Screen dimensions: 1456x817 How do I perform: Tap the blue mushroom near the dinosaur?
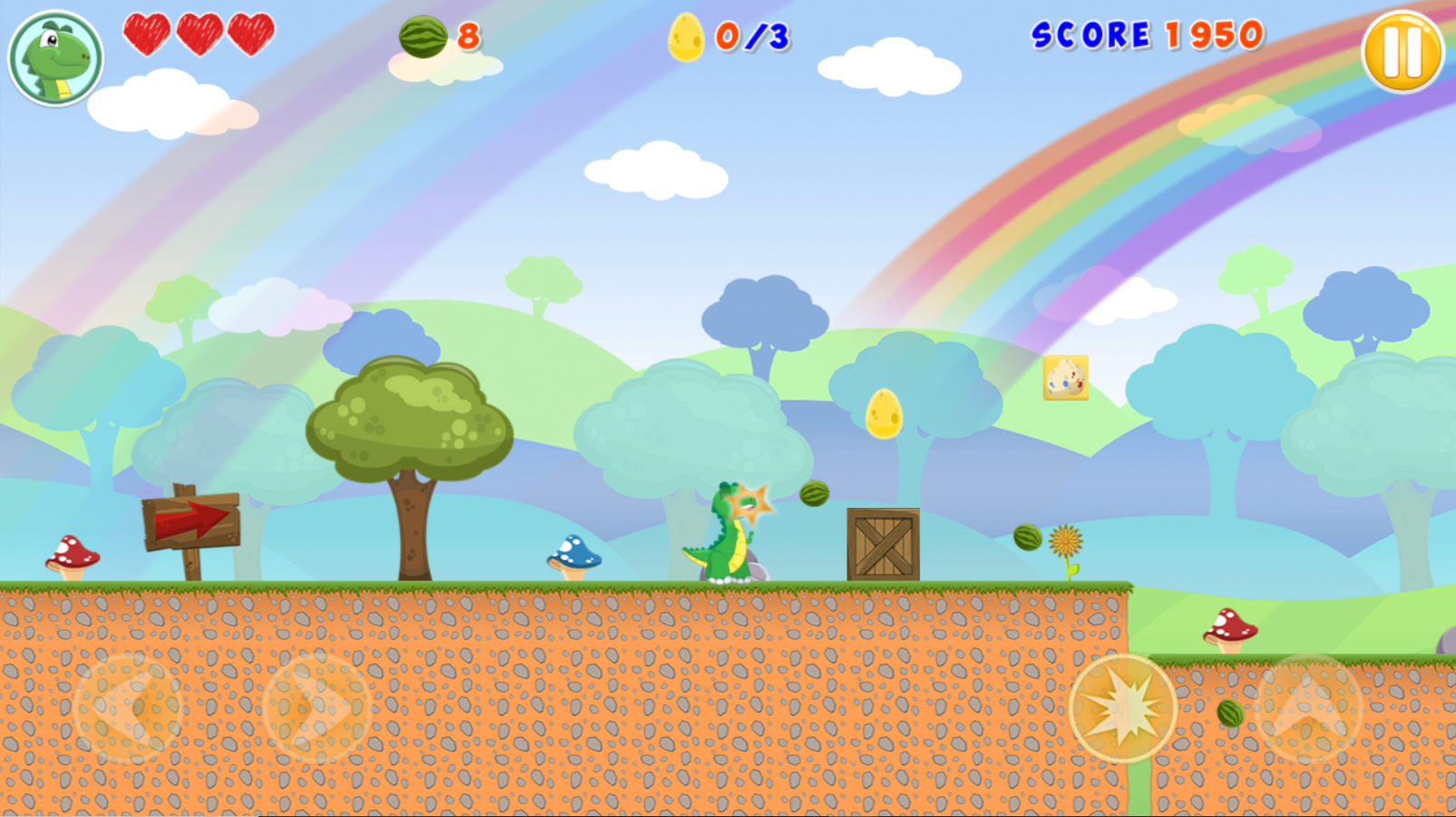pyautogui.click(x=573, y=553)
